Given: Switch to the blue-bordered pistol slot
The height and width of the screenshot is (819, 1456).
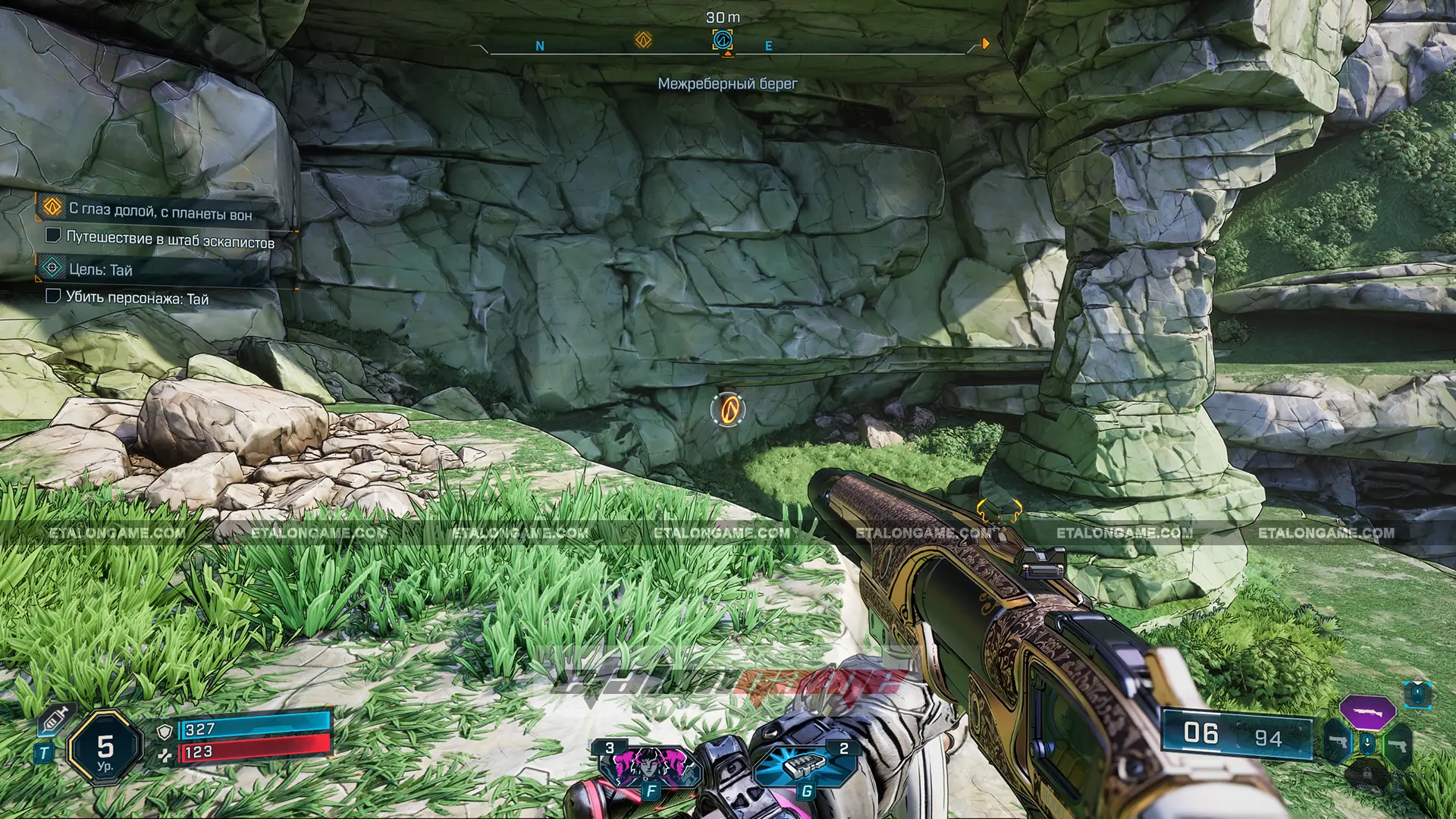Looking at the screenshot, I should click(x=1338, y=742).
